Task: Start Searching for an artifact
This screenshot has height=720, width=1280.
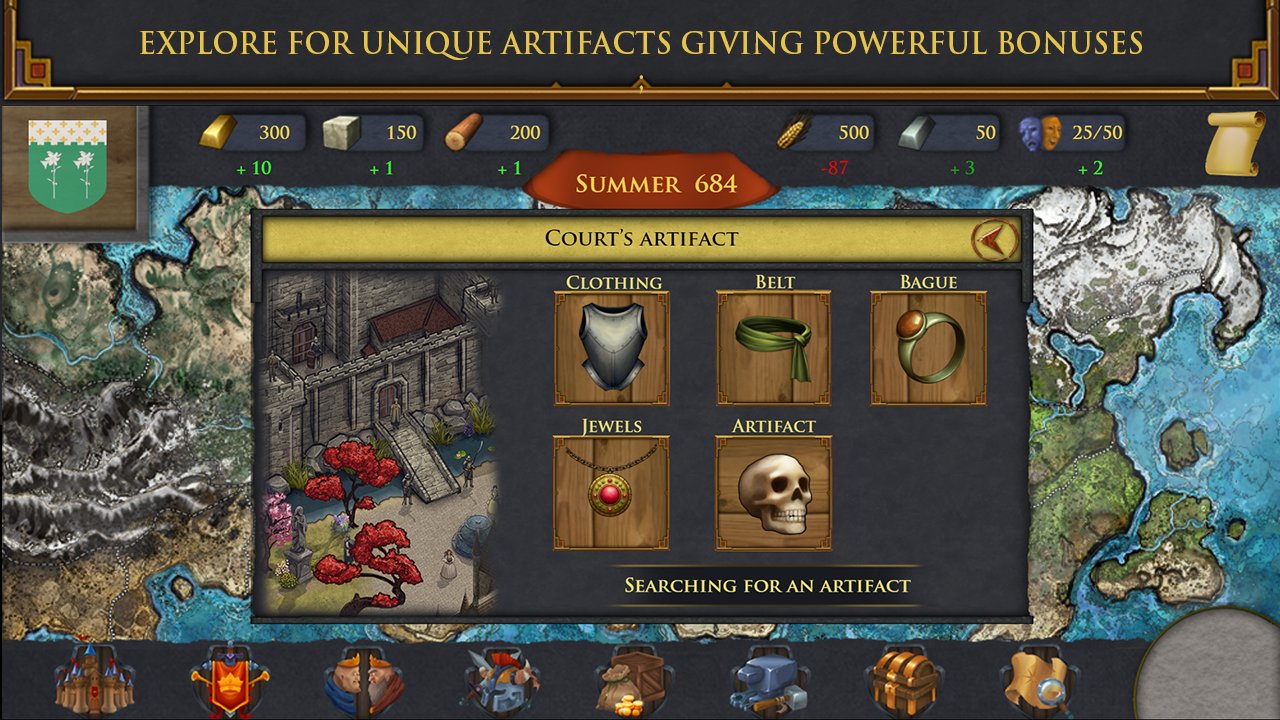Action: [767, 586]
